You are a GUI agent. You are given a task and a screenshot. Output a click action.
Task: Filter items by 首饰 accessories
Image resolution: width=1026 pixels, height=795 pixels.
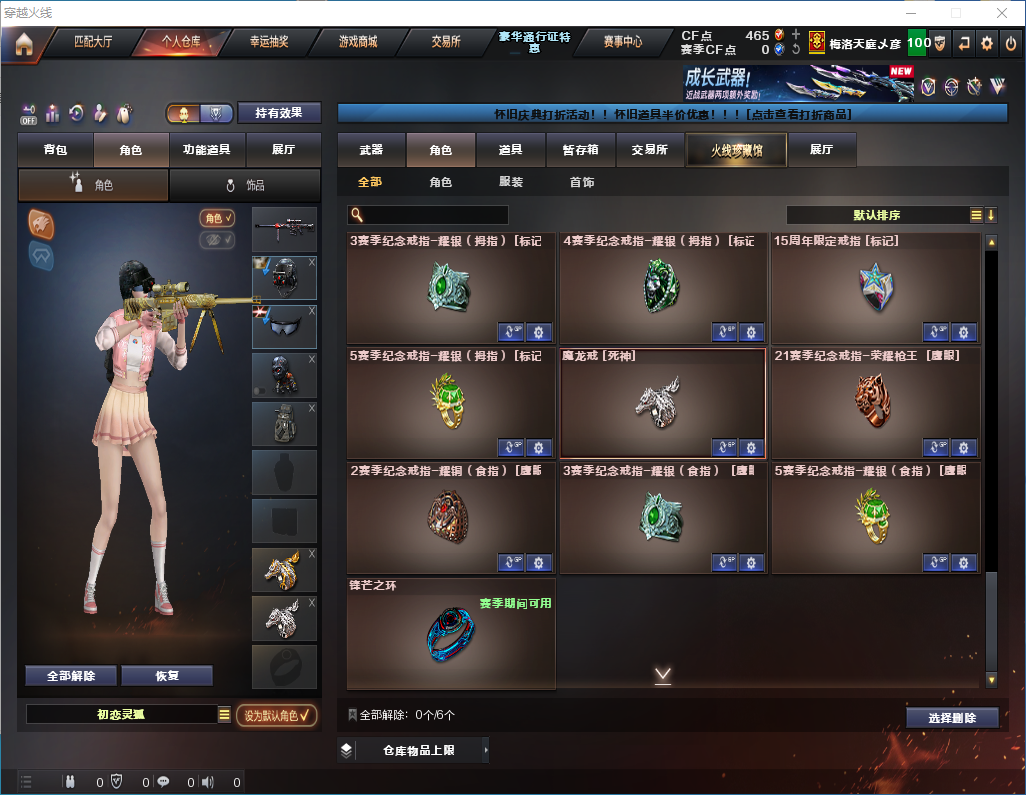pyautogui.click(x=581, y=183)
